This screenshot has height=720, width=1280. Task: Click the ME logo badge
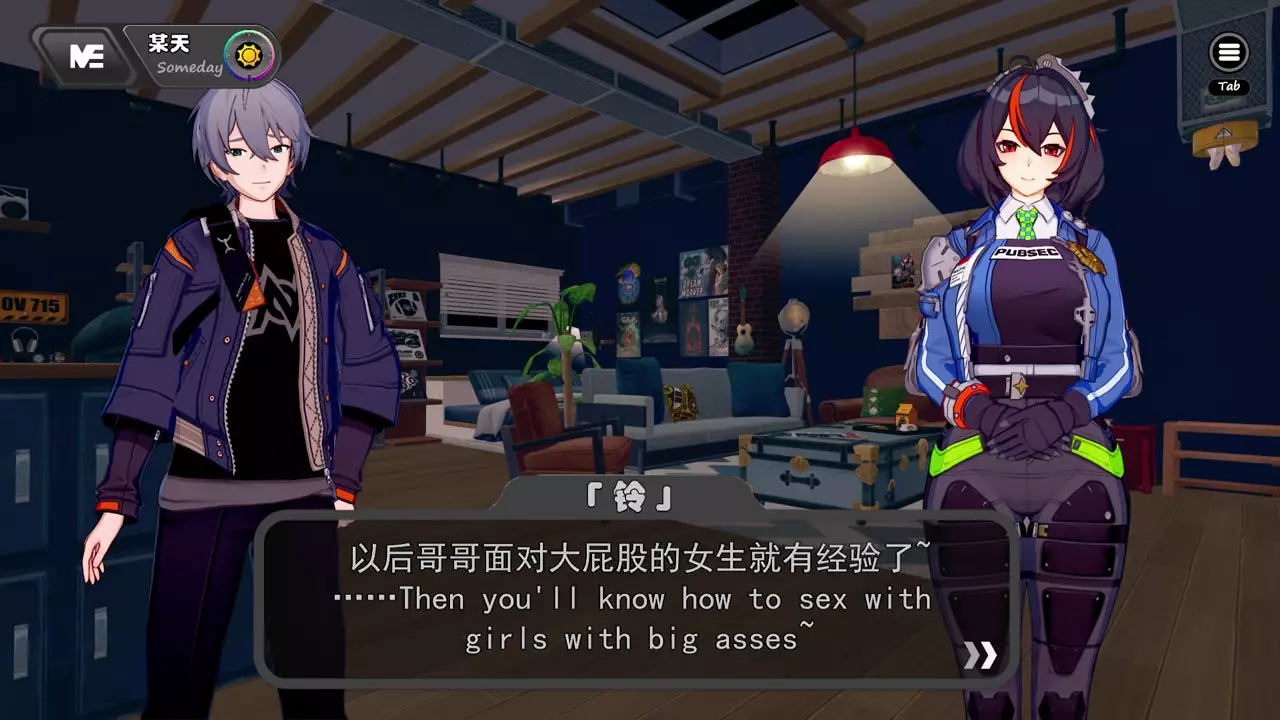[87, 57]
